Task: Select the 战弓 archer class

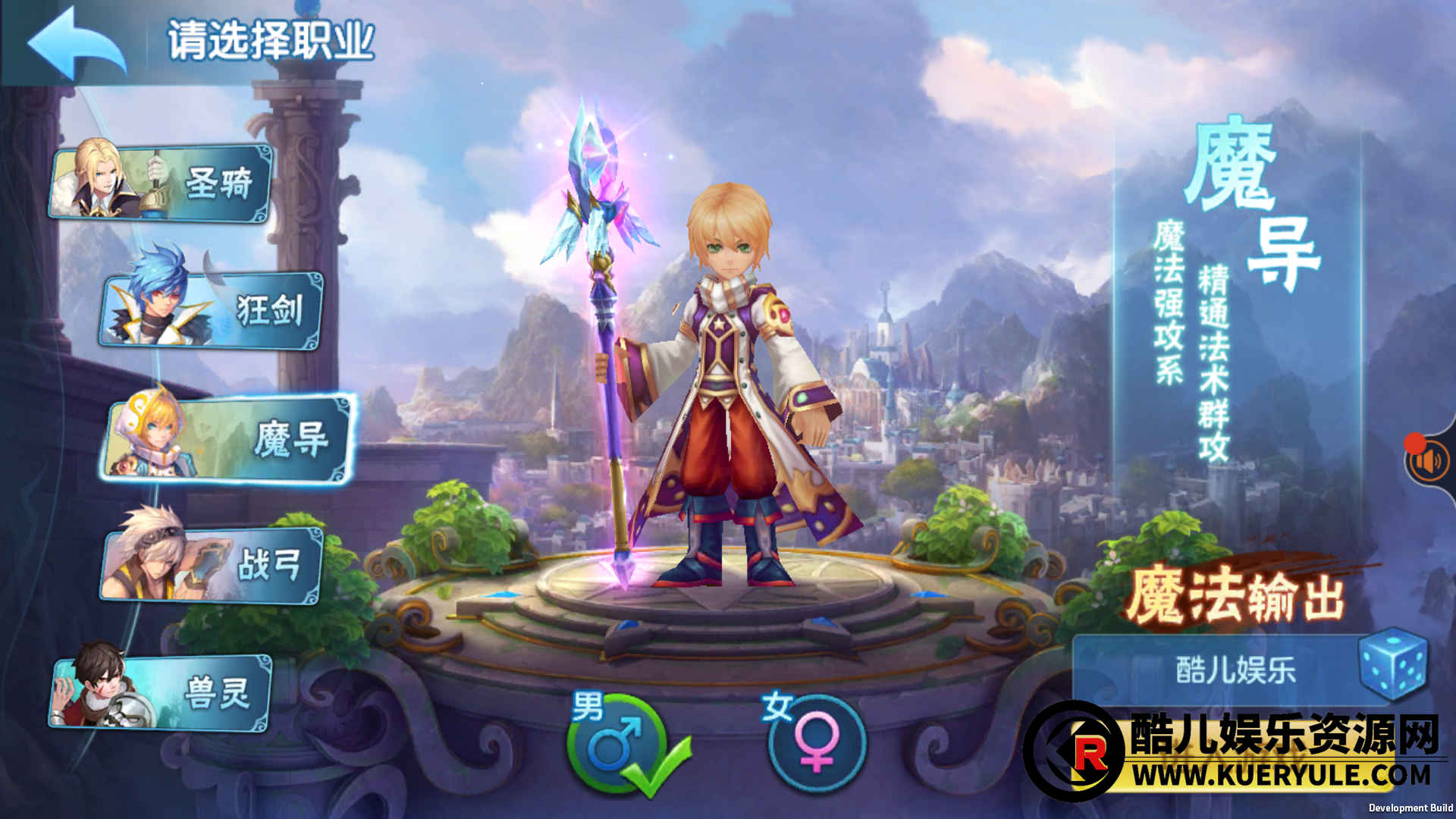Action: point(212,566)
